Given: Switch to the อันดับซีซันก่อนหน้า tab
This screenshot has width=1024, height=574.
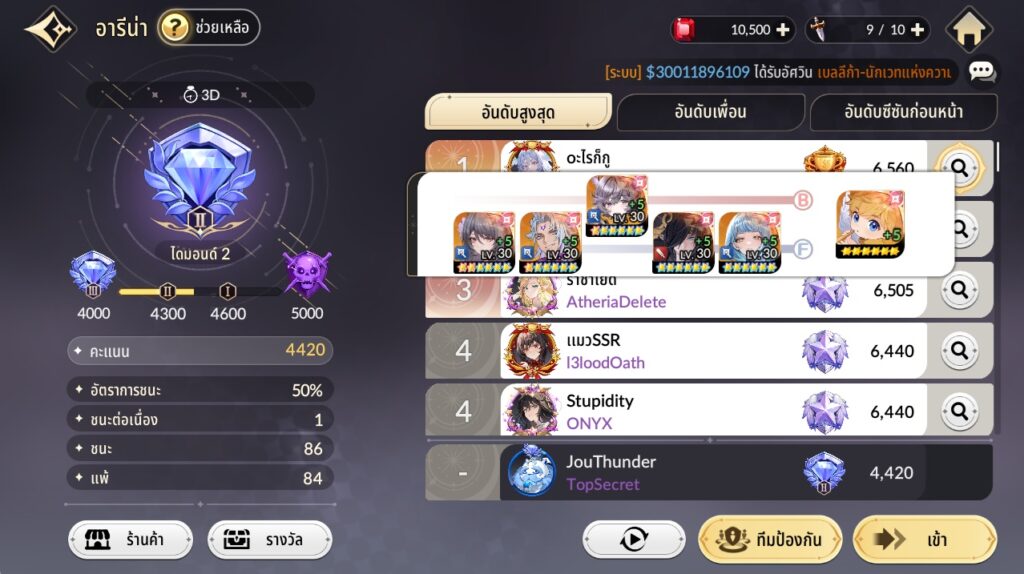Looking at the screenshot, I should [903, 112].
